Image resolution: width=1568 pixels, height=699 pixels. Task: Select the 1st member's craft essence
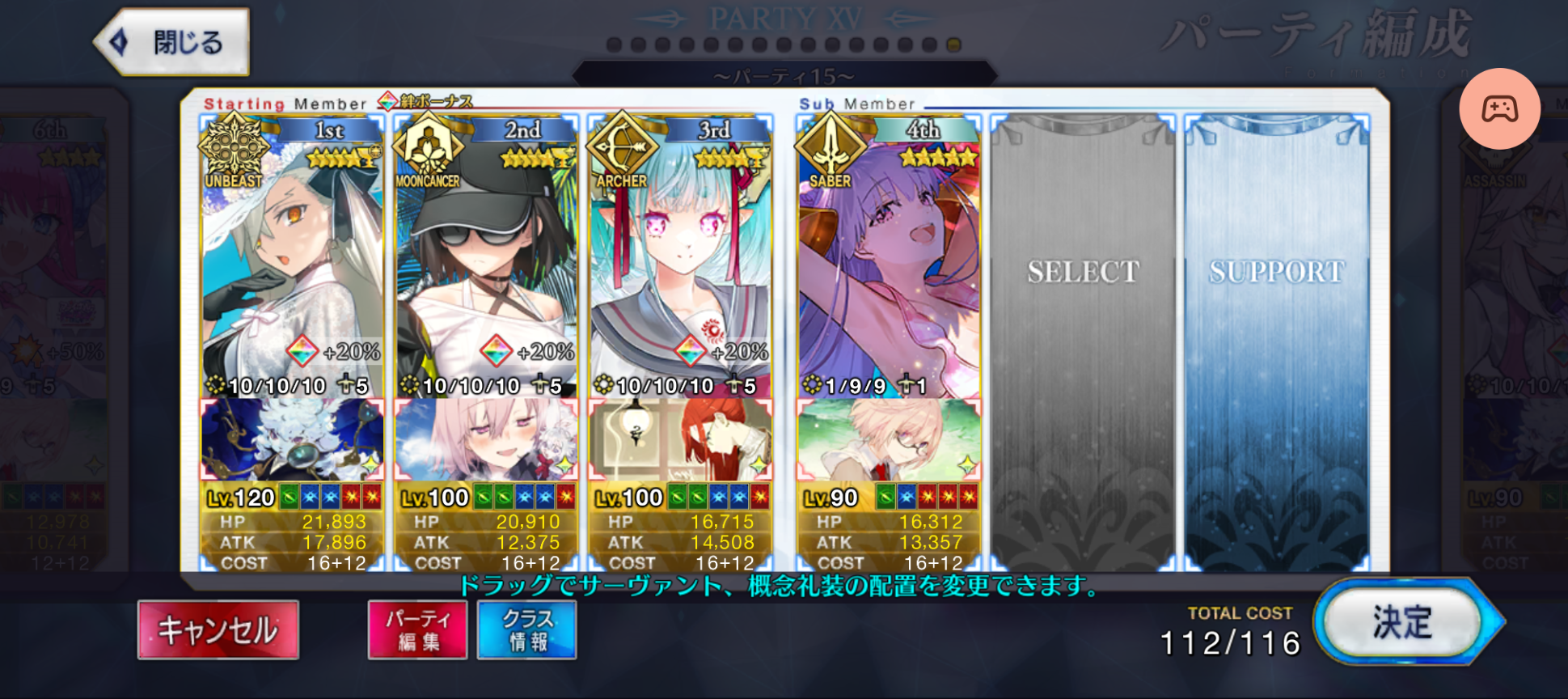point(292,440)
